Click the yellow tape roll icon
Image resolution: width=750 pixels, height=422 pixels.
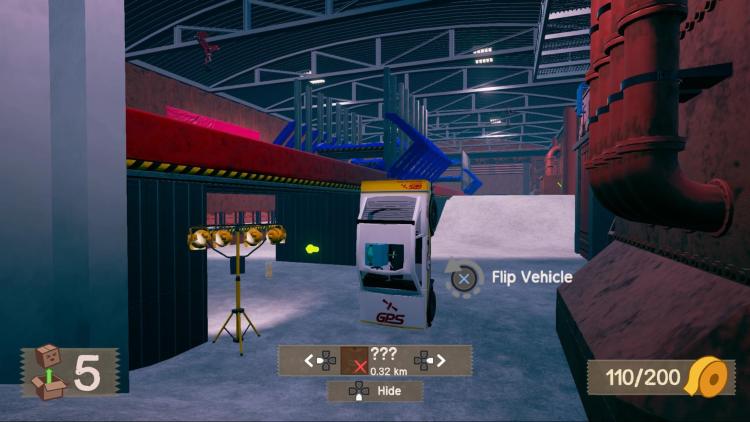[x=710, y=377]
